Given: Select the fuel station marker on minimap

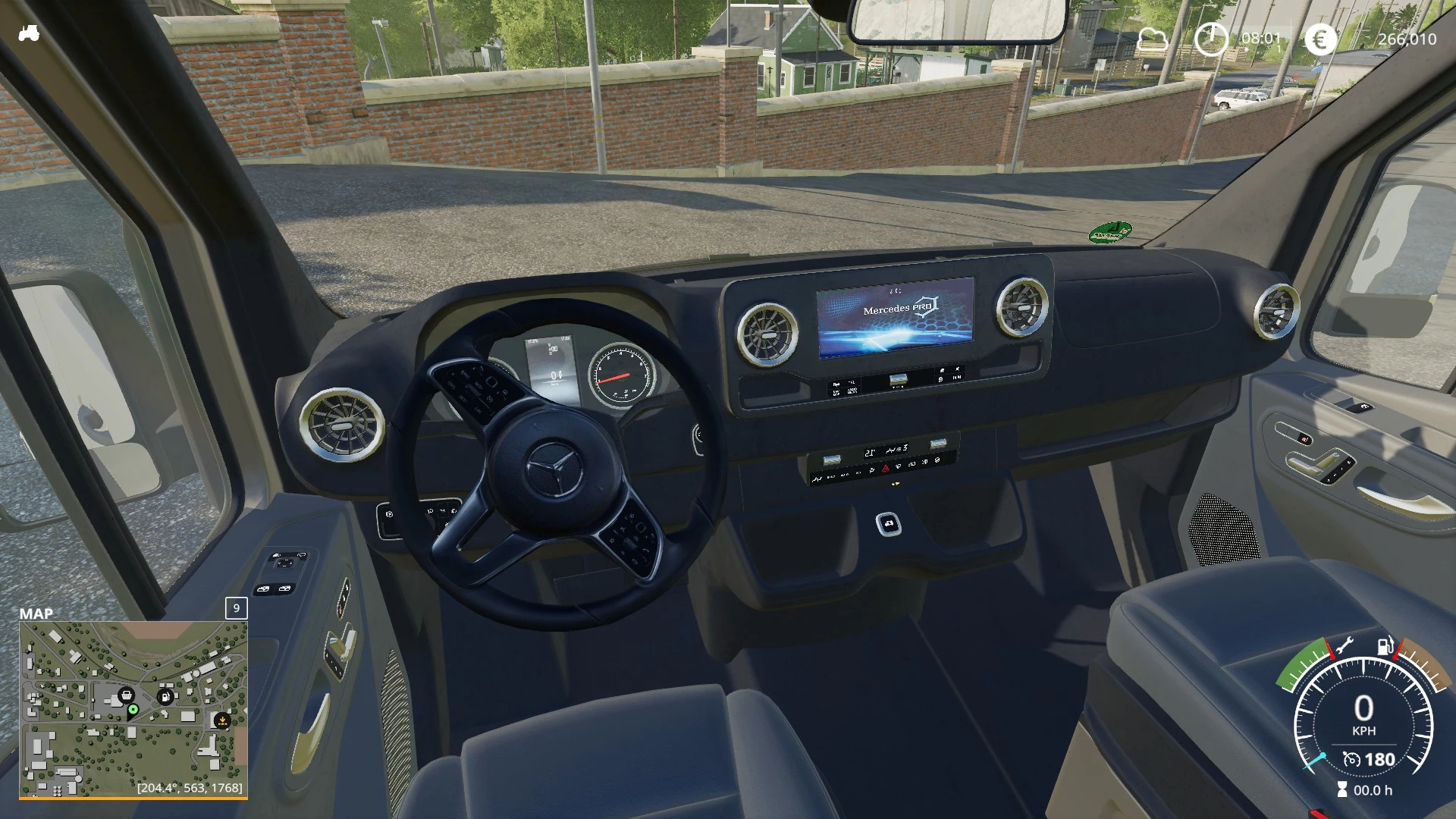Looking at the screenshot, I should pos(165,696).
